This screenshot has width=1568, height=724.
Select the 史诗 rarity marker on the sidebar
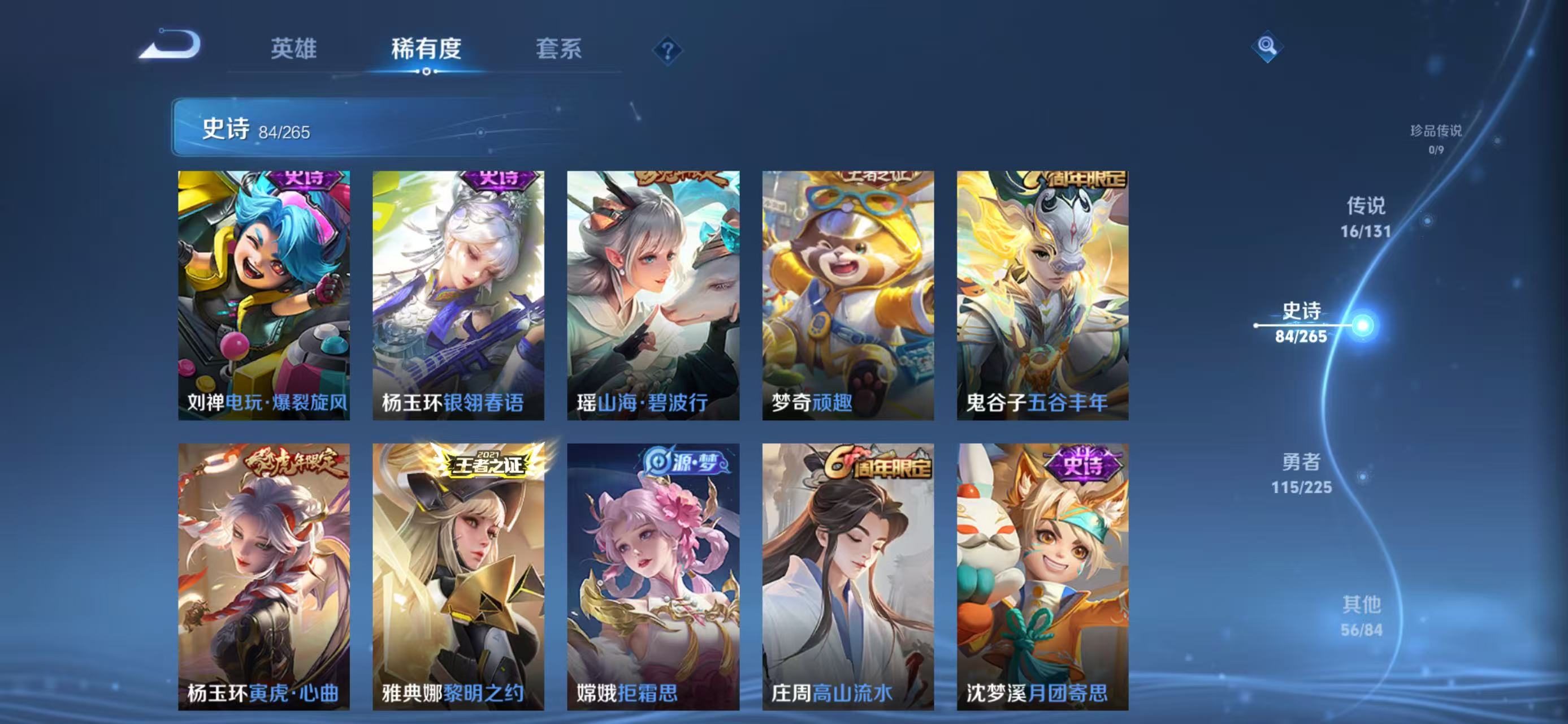click(x=1301, y=323)
